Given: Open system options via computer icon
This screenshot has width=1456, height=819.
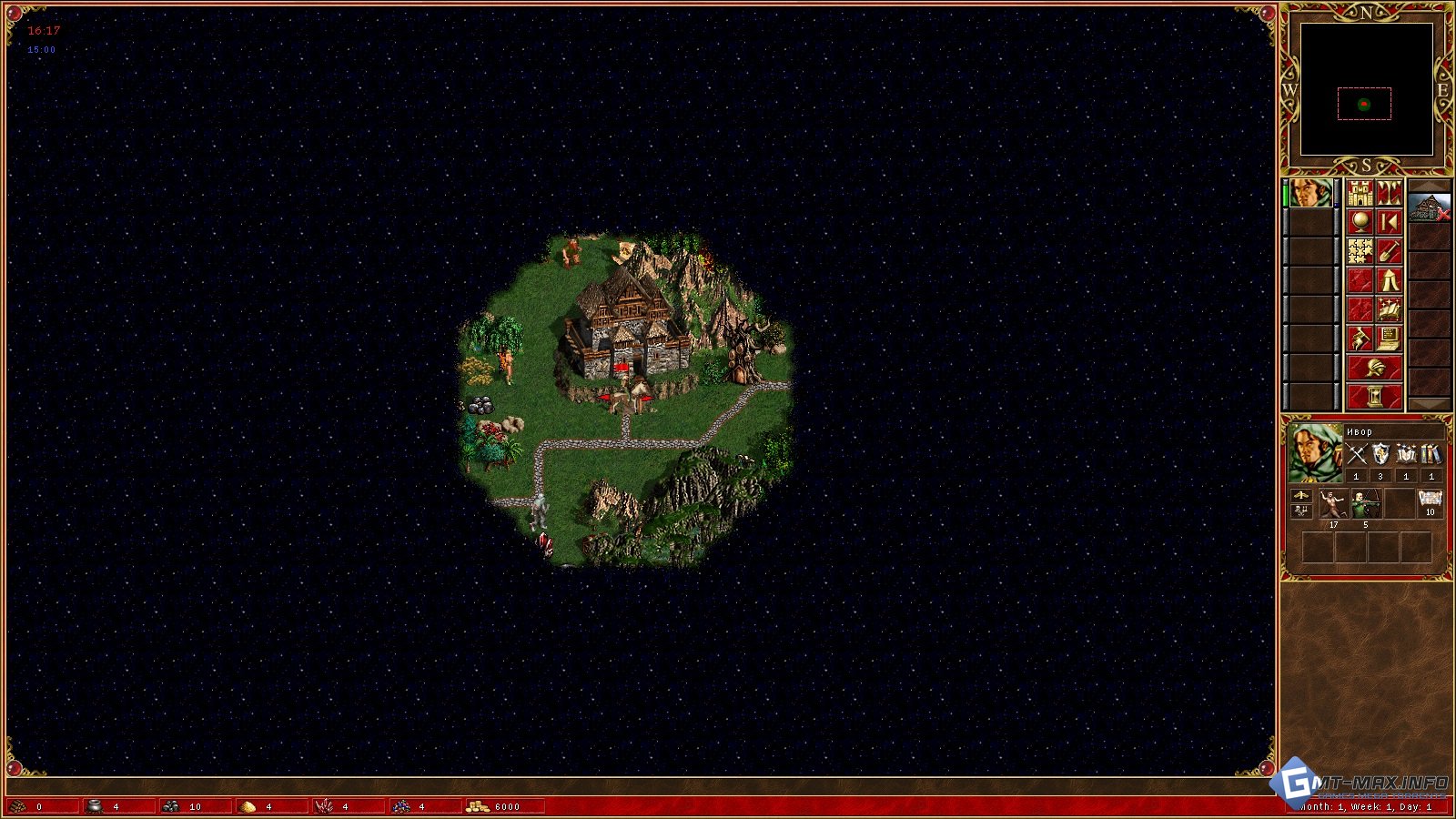Looking at the screenshot, I should (x=1389, y=339).
